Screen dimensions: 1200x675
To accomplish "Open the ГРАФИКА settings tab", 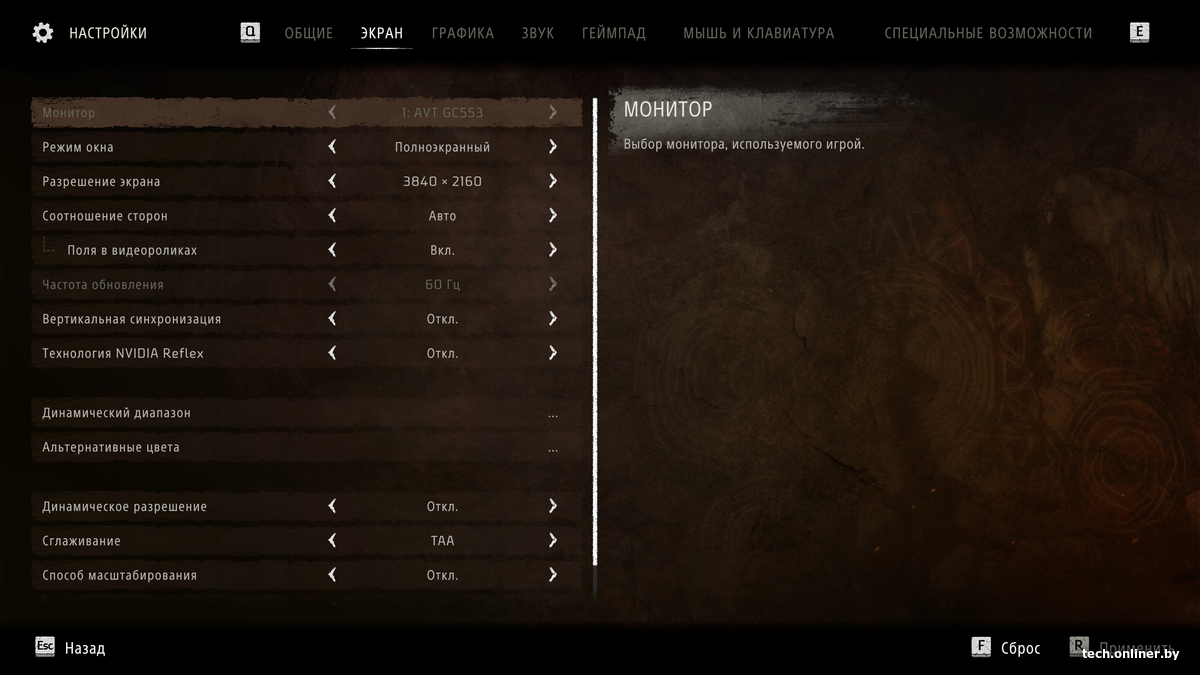I will pyautogui.click(x=462, y=33).
